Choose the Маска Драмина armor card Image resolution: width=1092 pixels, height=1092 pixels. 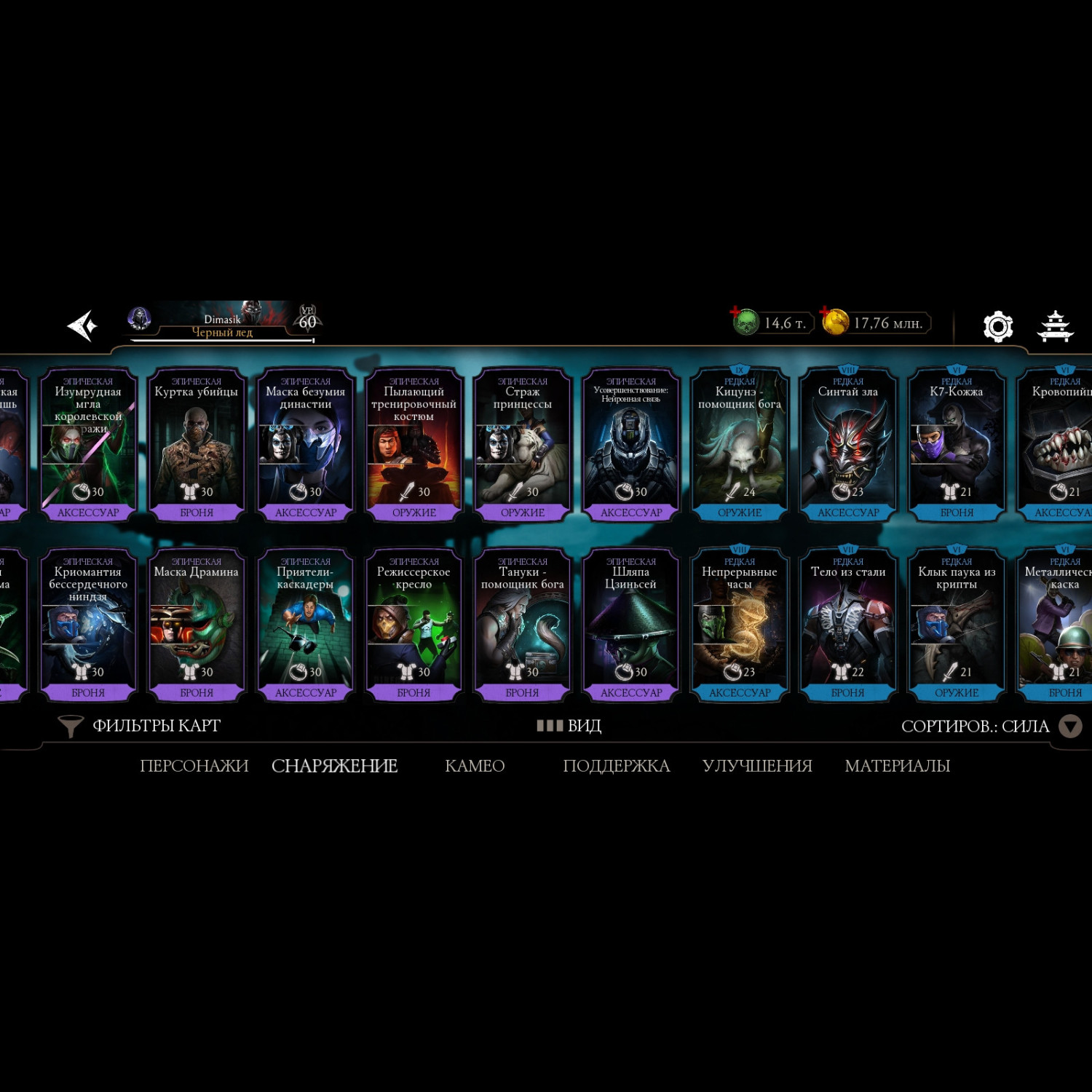point(197,625)
